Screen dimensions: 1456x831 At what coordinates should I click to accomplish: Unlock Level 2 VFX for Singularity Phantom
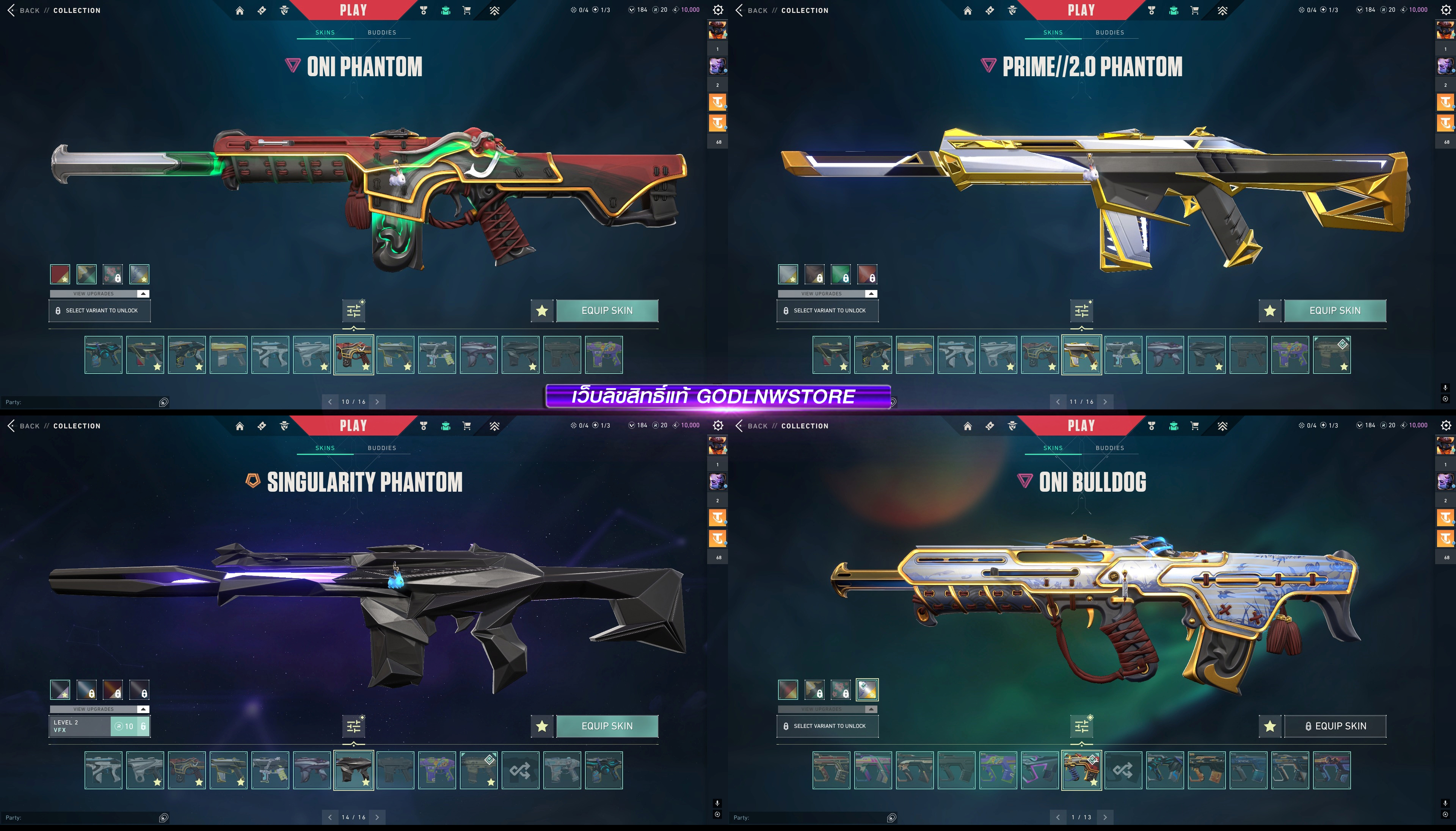tap(130, 726)
